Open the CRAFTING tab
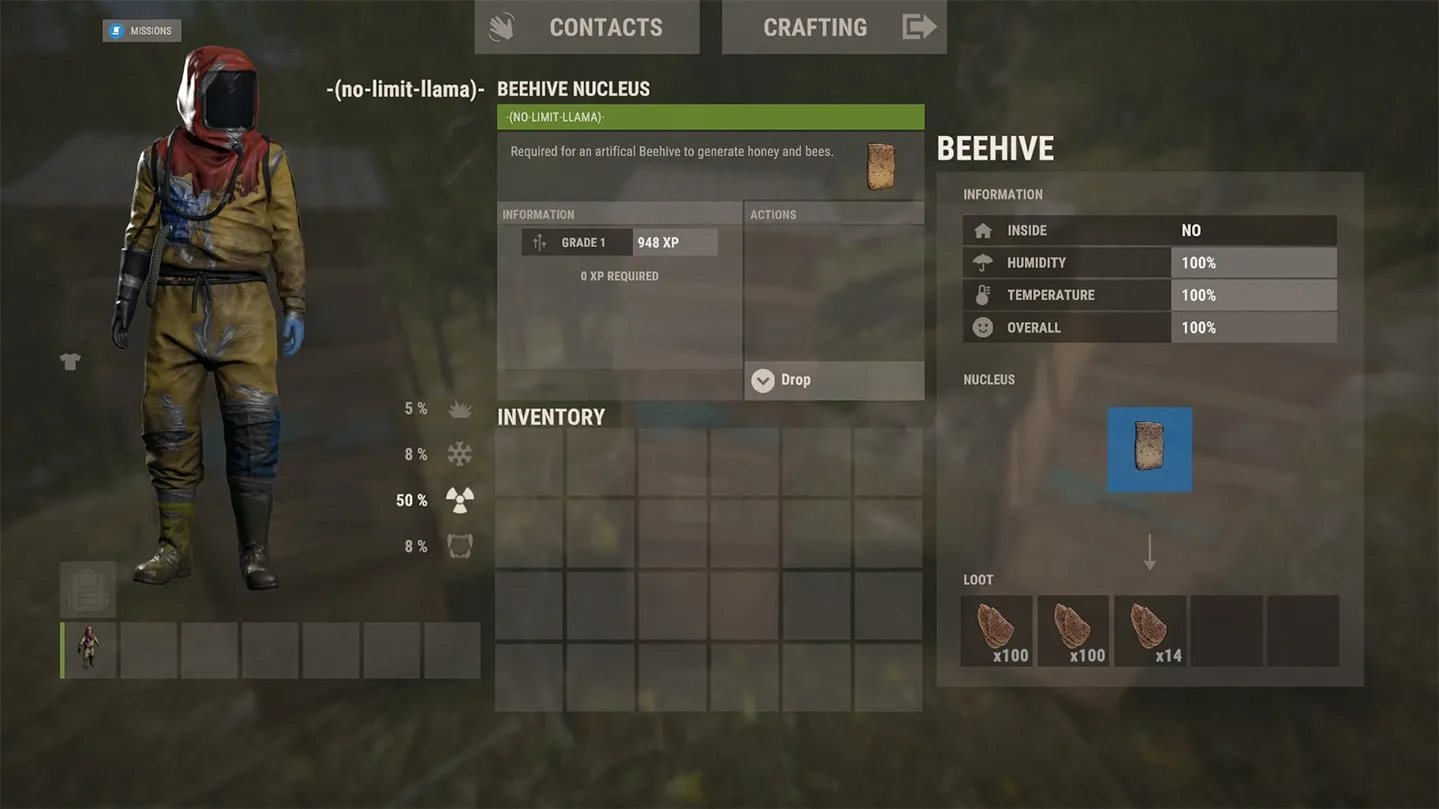 [x=815, y=26]
